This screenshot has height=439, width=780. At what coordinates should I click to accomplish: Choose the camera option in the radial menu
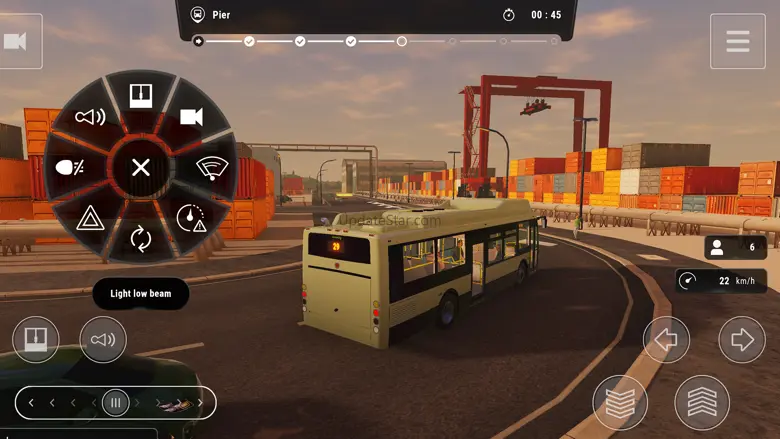coord(191,117)
